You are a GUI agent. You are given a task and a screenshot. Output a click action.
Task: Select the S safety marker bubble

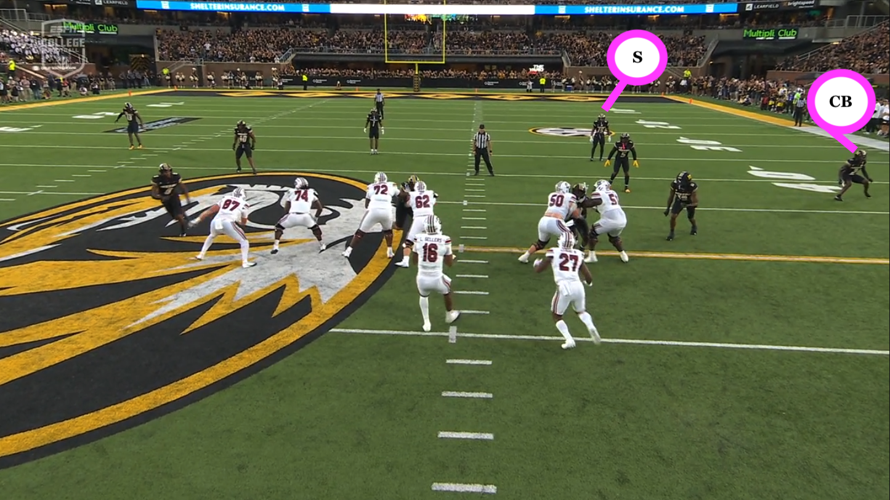tap(637, 58)
